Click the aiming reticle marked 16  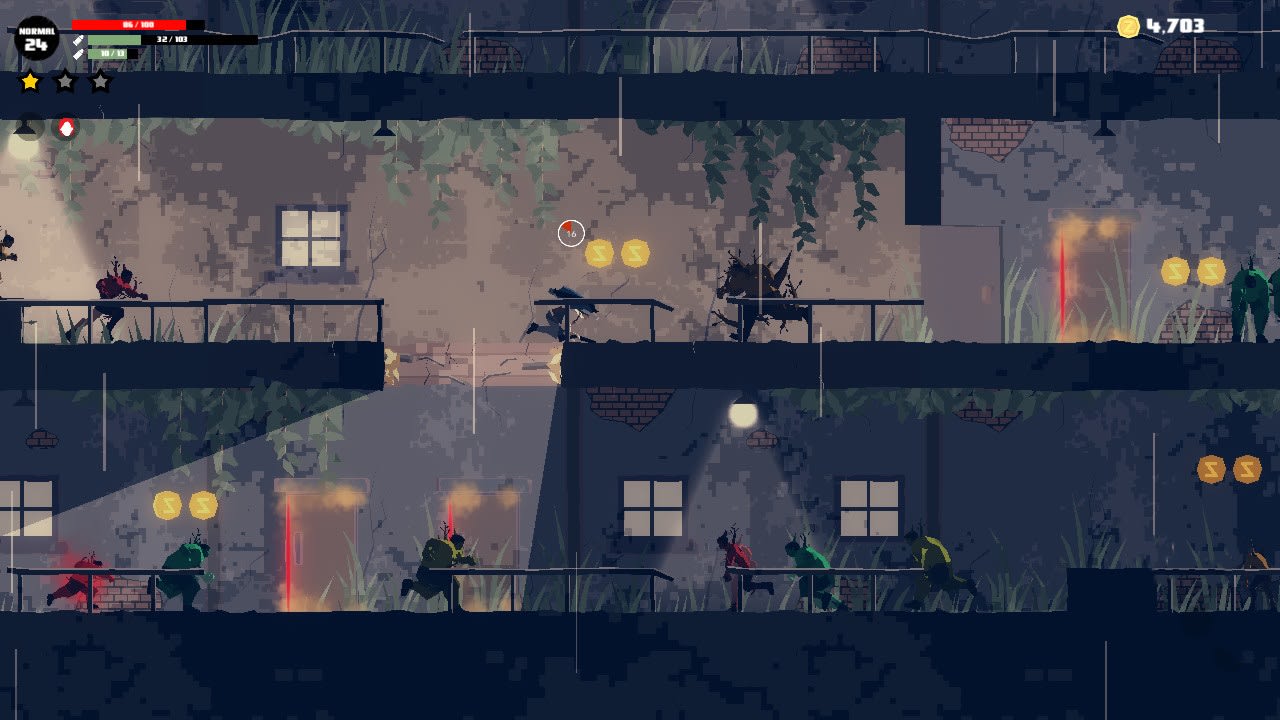coord(570,231)
